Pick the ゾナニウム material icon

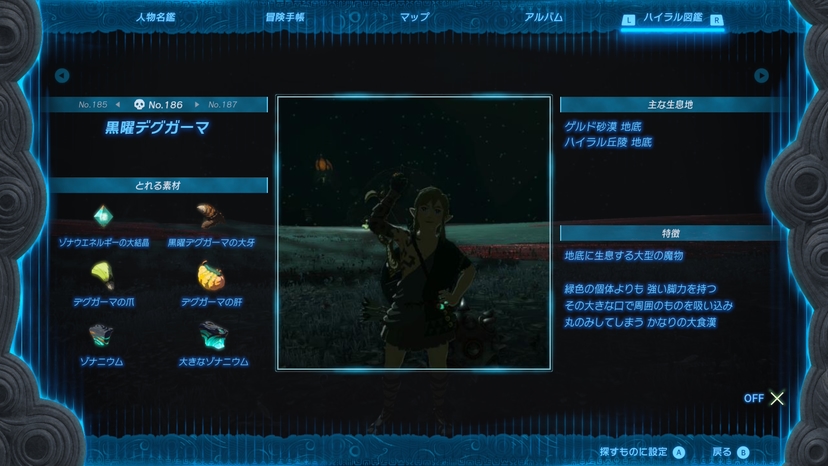point(103,334)
